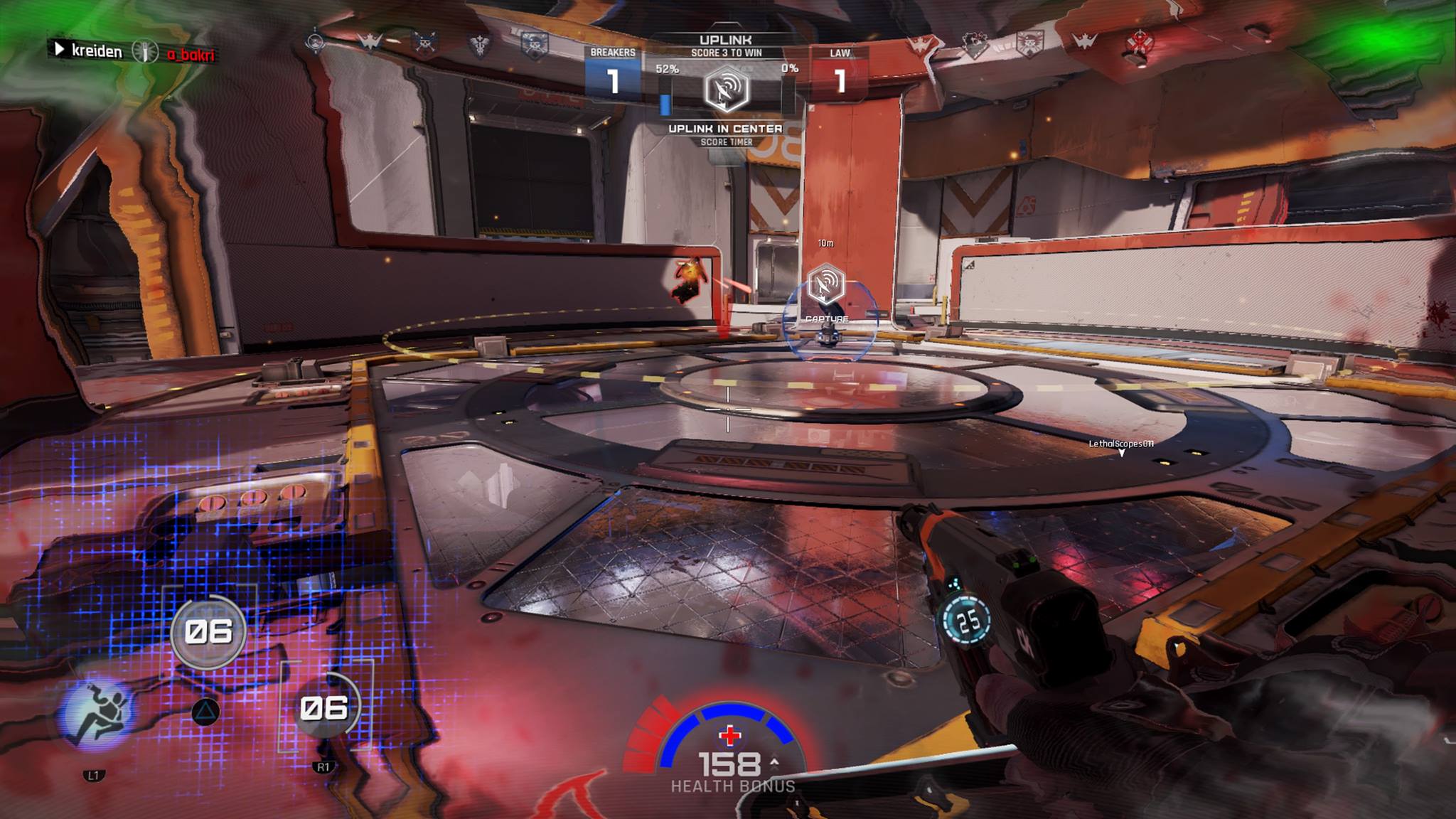Click the blue winged Breakers emblem icon
Image resolution: width=1456 pixels, height=819 pixels.
click(x=369, y=41)
